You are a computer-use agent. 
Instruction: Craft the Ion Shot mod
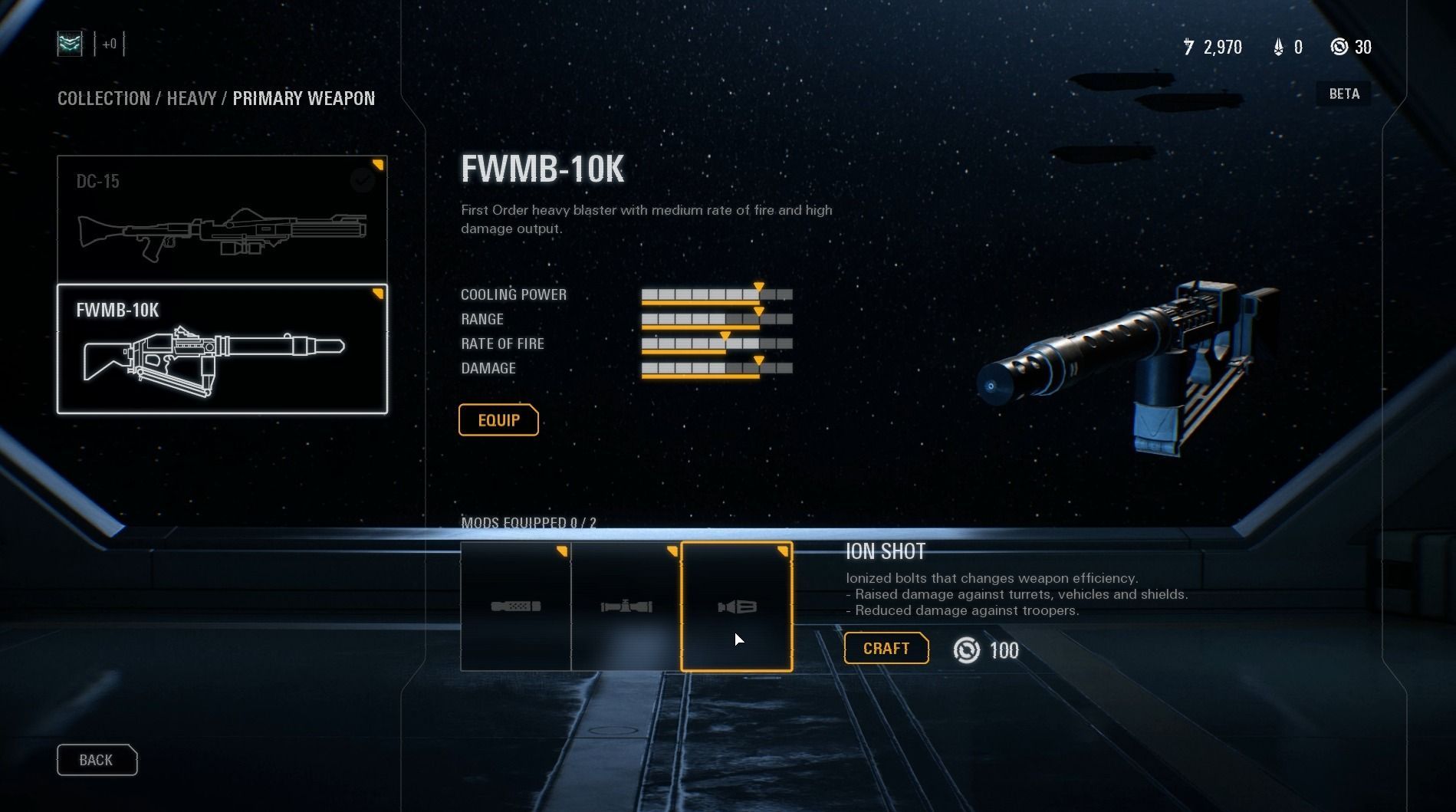(x=886, y=649)
